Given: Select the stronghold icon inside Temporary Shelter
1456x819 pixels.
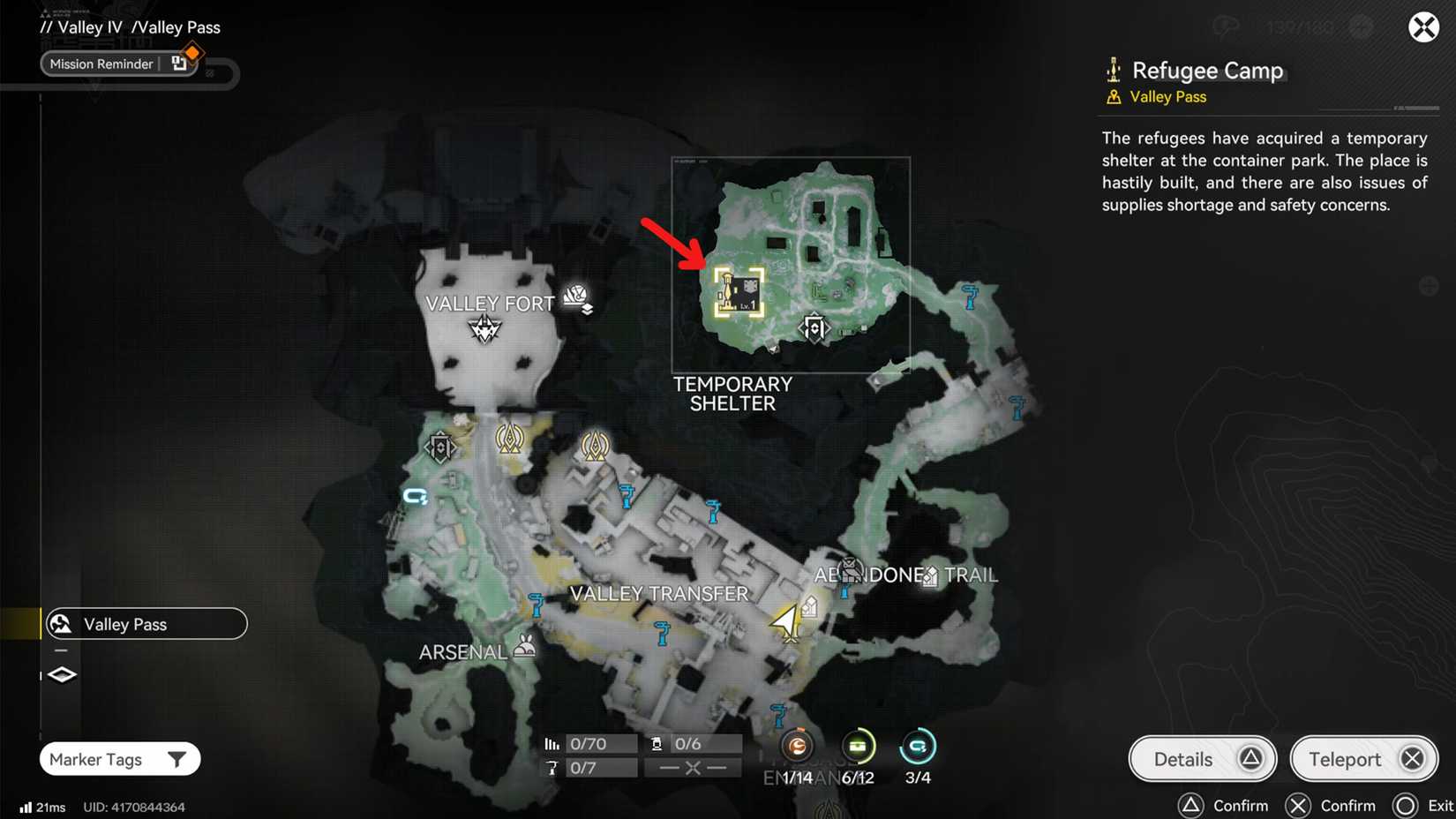Looking at the screenshot, I should coord(814,327).
